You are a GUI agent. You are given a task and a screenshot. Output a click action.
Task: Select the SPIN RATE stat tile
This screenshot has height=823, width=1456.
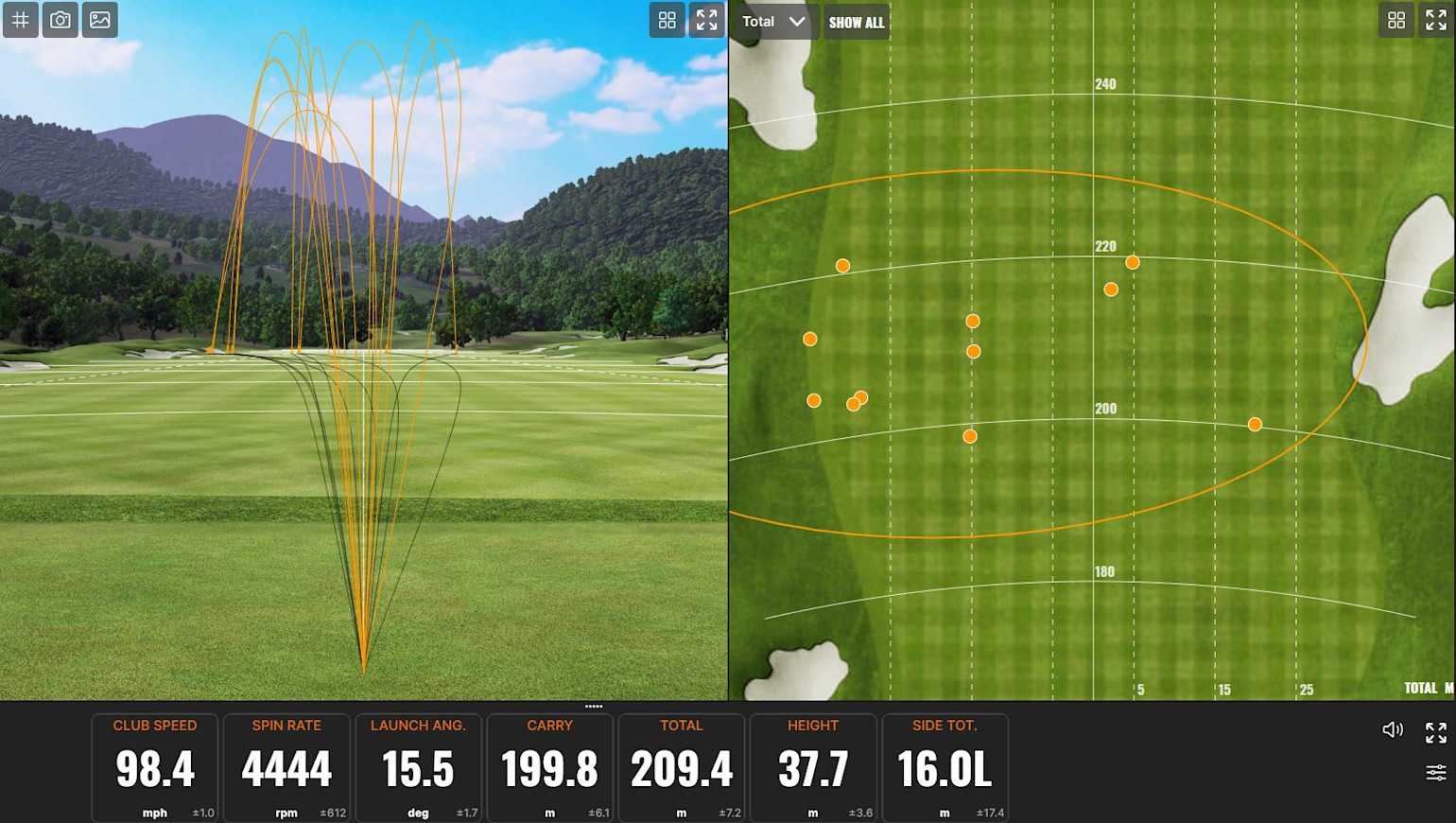pyautogui.click(x=286, y=766)
